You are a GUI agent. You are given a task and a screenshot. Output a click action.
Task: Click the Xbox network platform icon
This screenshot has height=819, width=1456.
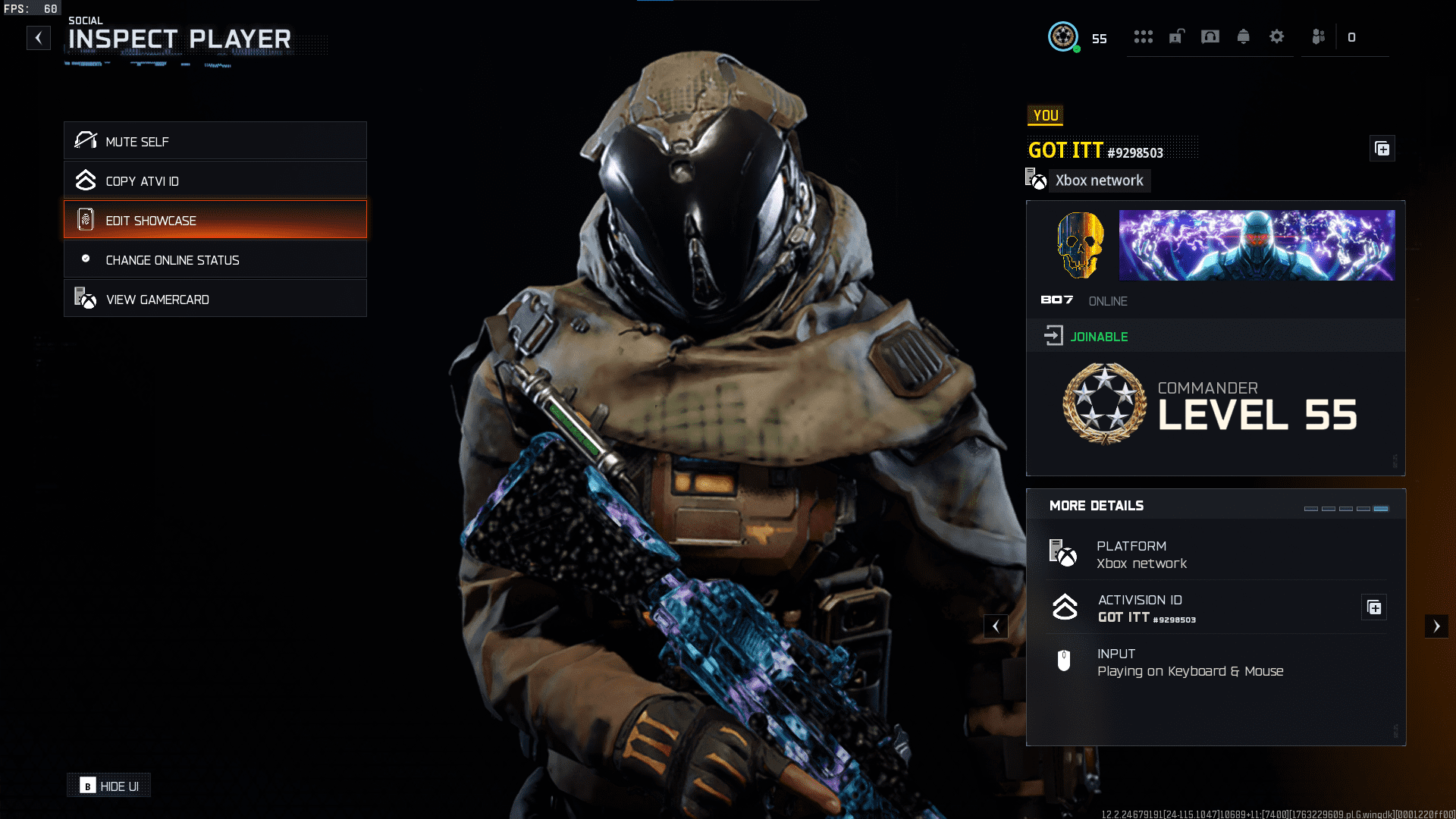click(1065, 554)
